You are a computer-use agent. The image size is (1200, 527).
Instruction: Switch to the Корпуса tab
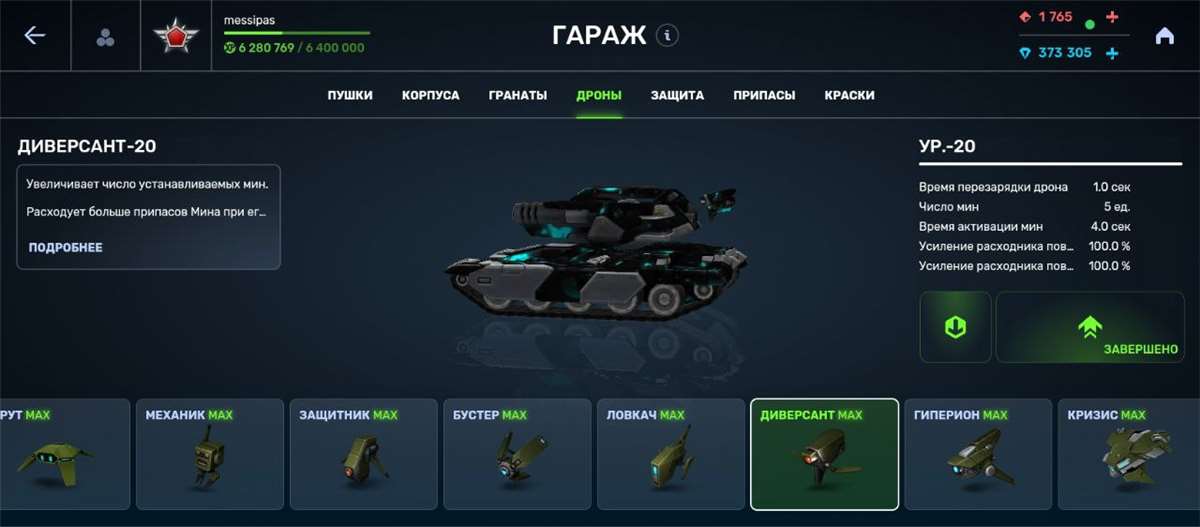(x=431, y=96)
